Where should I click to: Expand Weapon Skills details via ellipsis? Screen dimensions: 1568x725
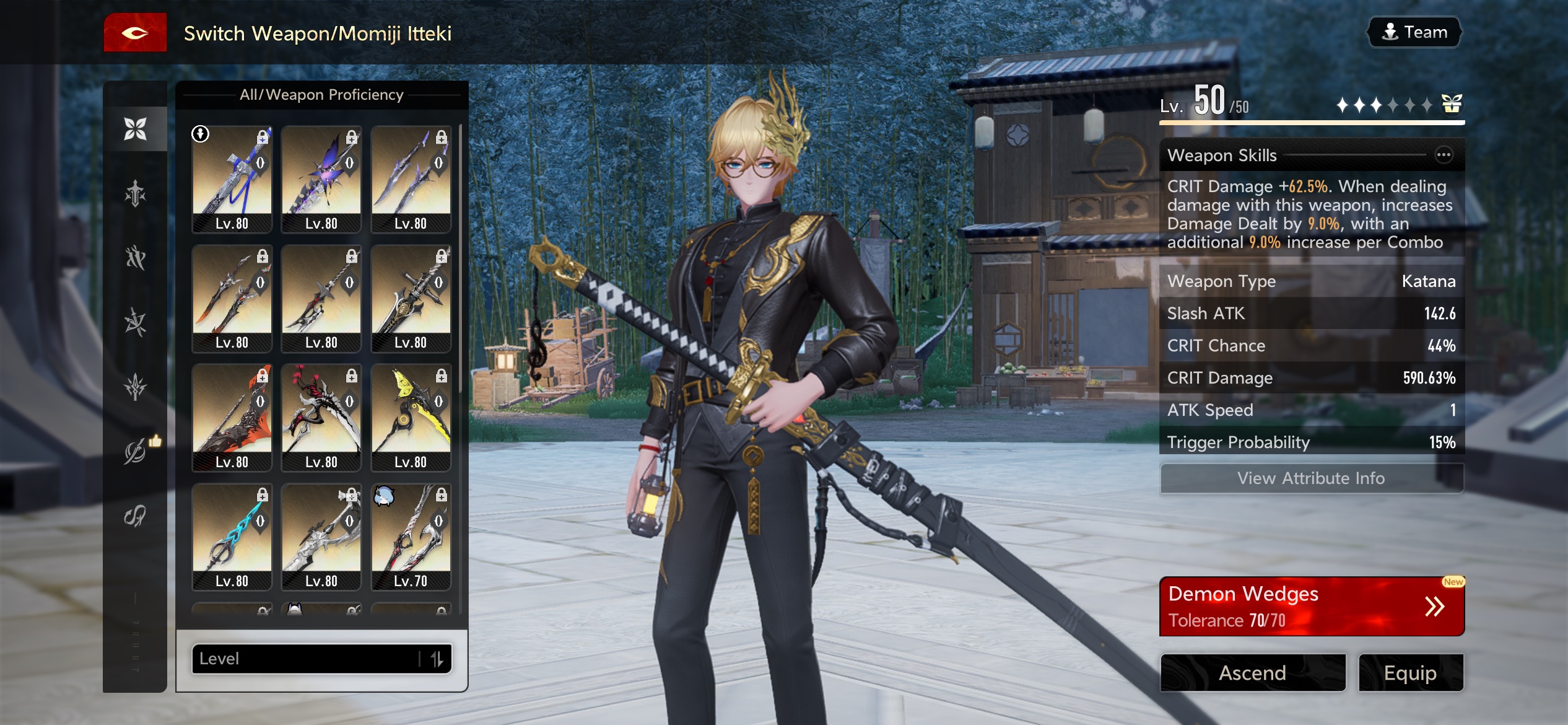[1444, 155]
